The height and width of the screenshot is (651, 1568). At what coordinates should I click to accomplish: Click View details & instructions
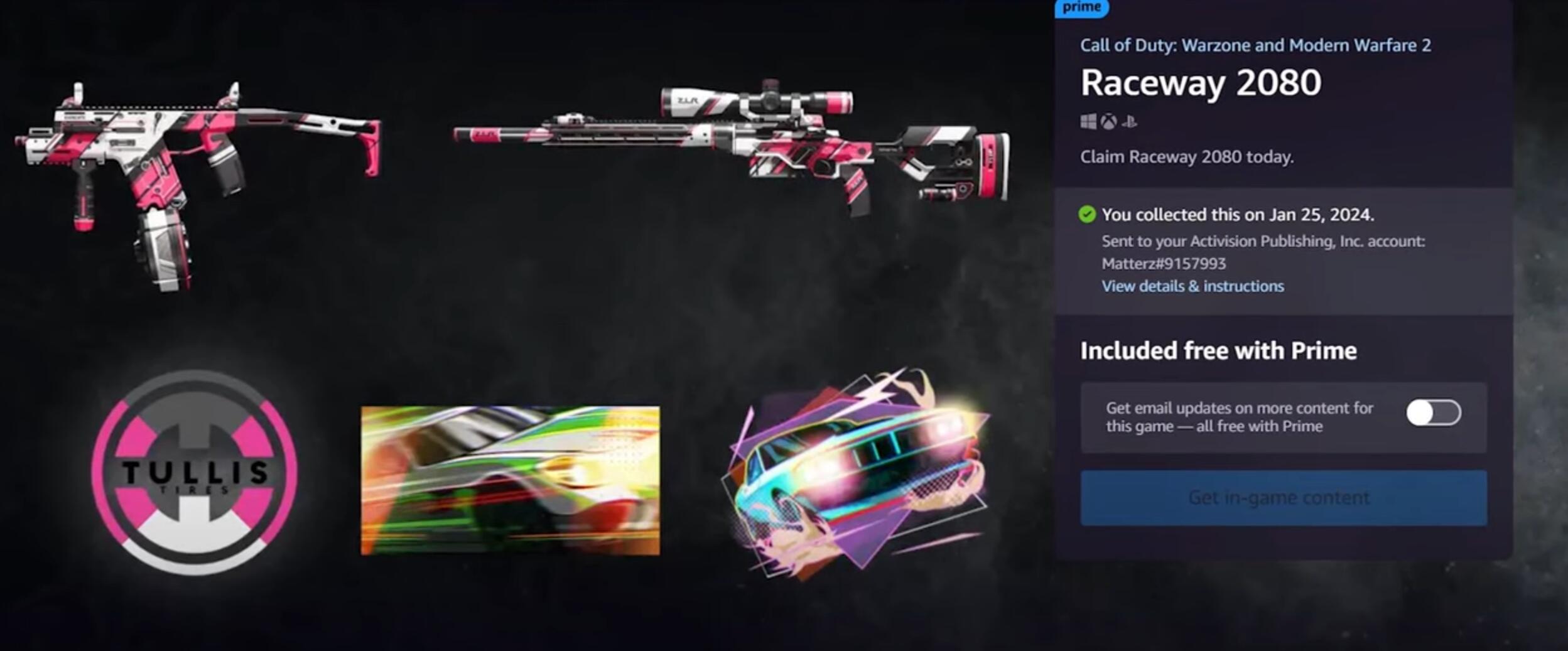[x=1192, y=286]
